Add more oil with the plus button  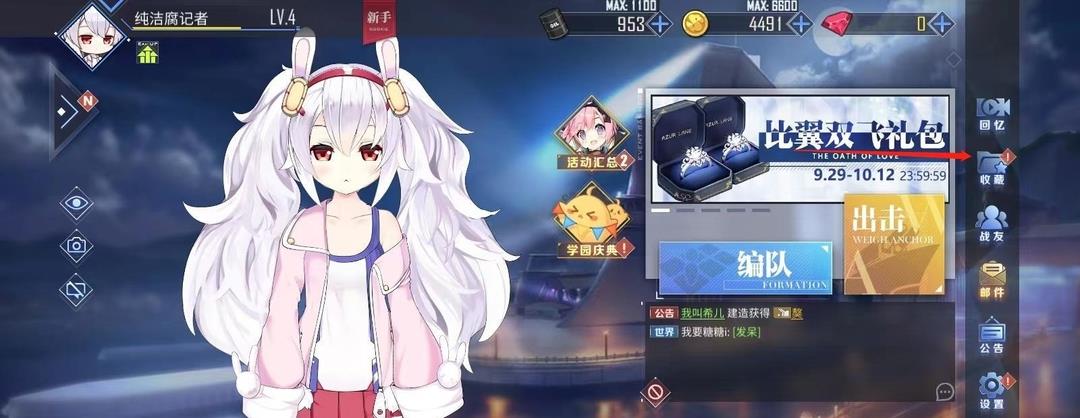(x=660, y=24)
